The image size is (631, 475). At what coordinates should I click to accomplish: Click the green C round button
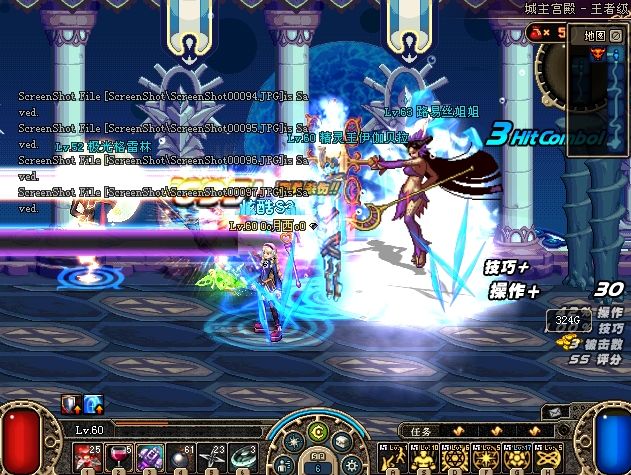[x=319, y=431]
